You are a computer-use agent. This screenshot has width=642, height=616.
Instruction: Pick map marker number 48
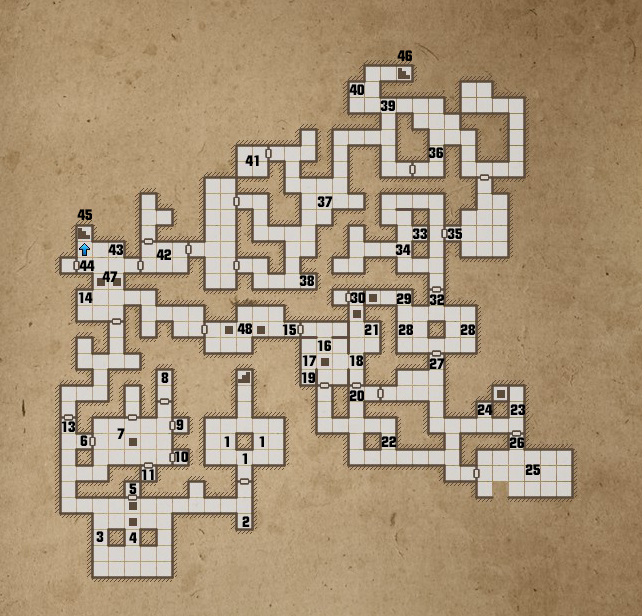click(x=244, y=329)
